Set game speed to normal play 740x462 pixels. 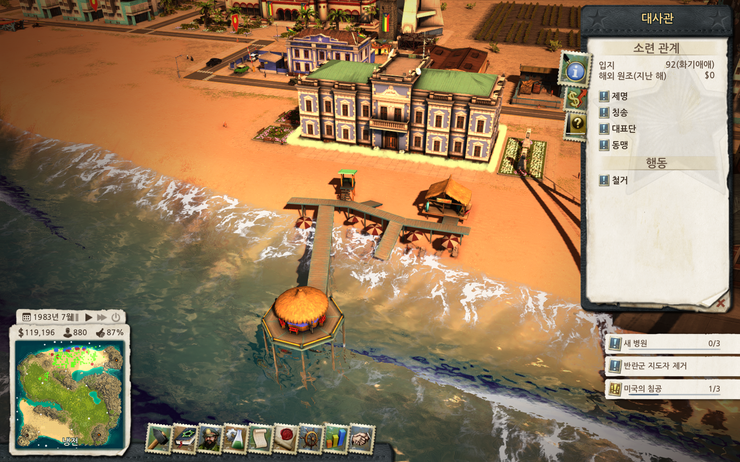point(88,316)
